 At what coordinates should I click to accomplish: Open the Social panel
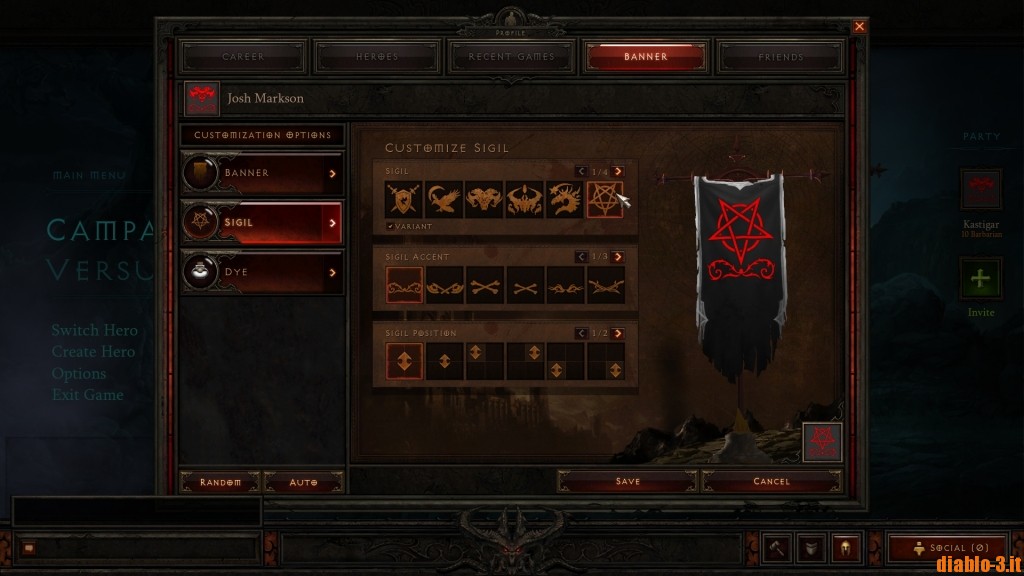tap(945, 548)
